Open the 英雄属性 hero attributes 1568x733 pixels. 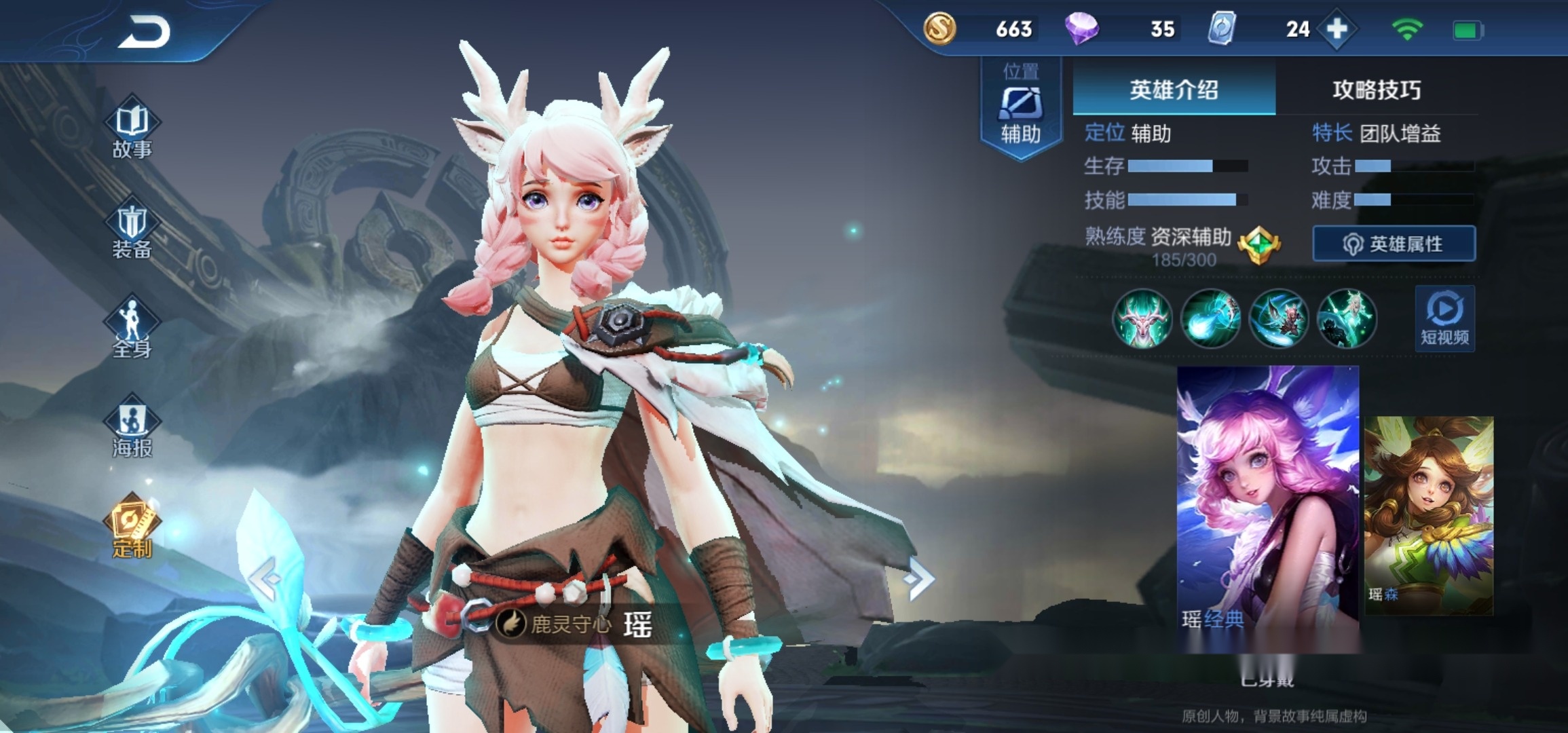tap(1394, 244)
